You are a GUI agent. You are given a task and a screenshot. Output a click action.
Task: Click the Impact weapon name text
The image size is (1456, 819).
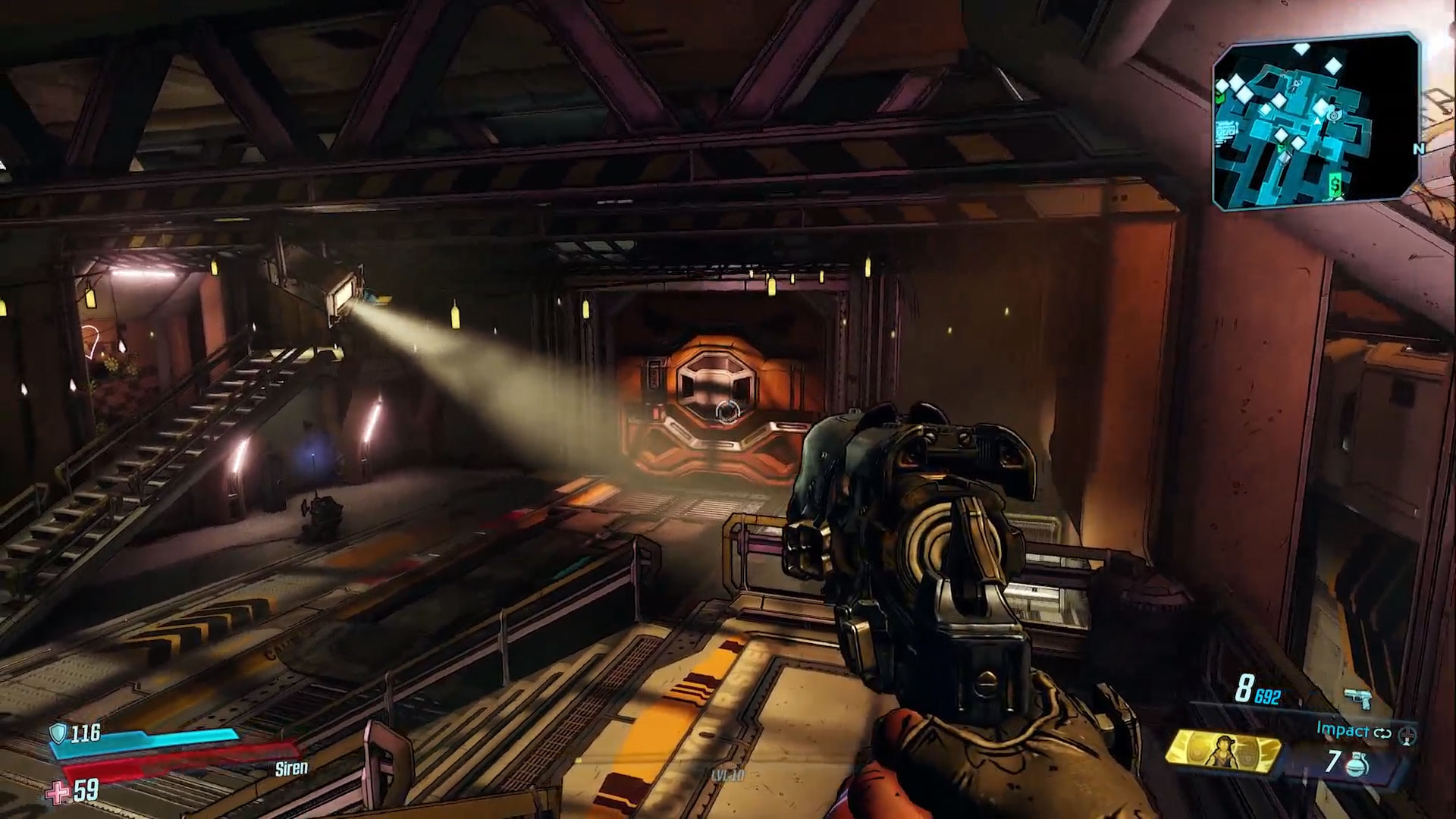pos(1343,731)
